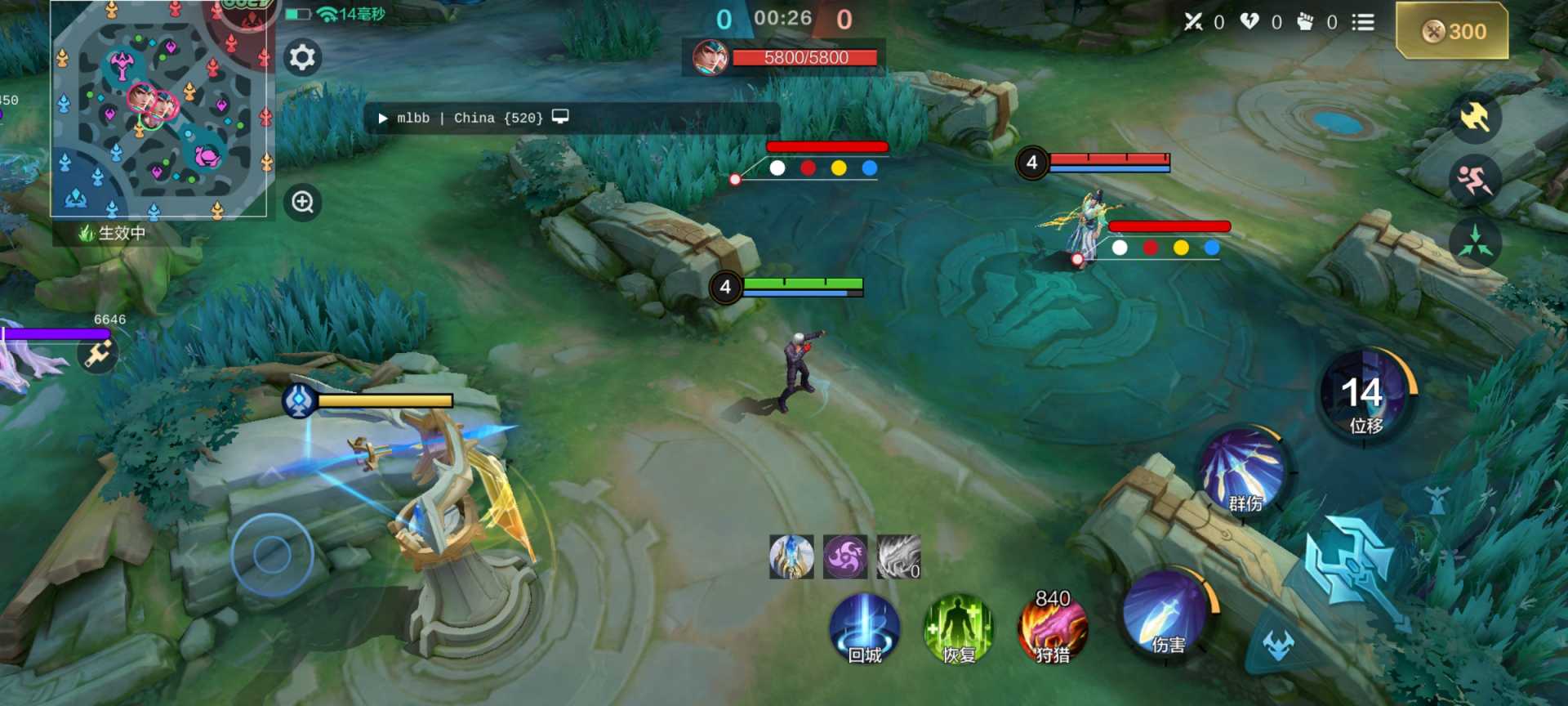This screenshot has width=1568, height=706.
Task: Open the scoreboard list icon
Action: [1362, 22]
